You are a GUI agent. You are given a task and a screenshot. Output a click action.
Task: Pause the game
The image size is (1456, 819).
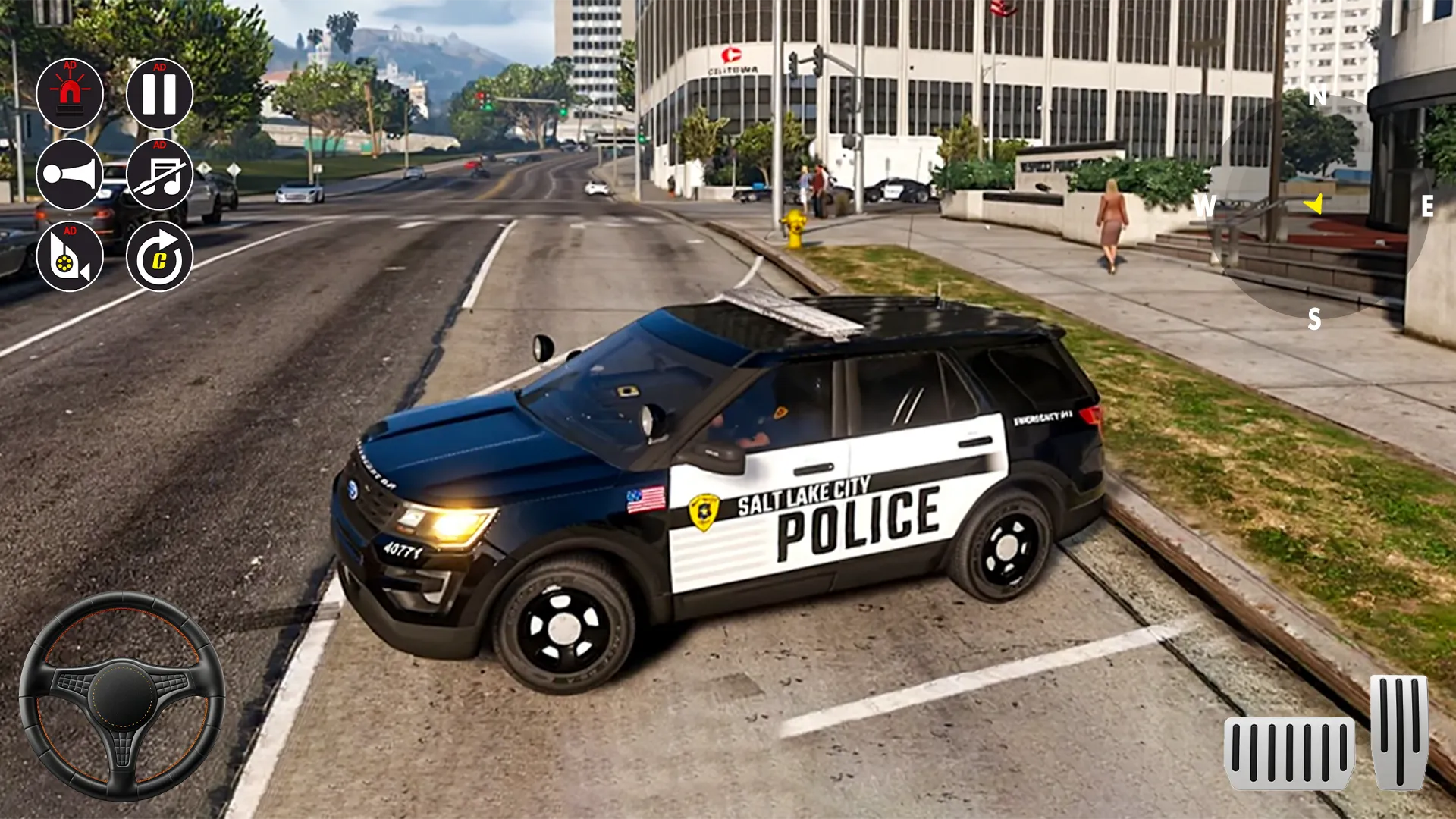pyautogui.click(x=159, y=94)
